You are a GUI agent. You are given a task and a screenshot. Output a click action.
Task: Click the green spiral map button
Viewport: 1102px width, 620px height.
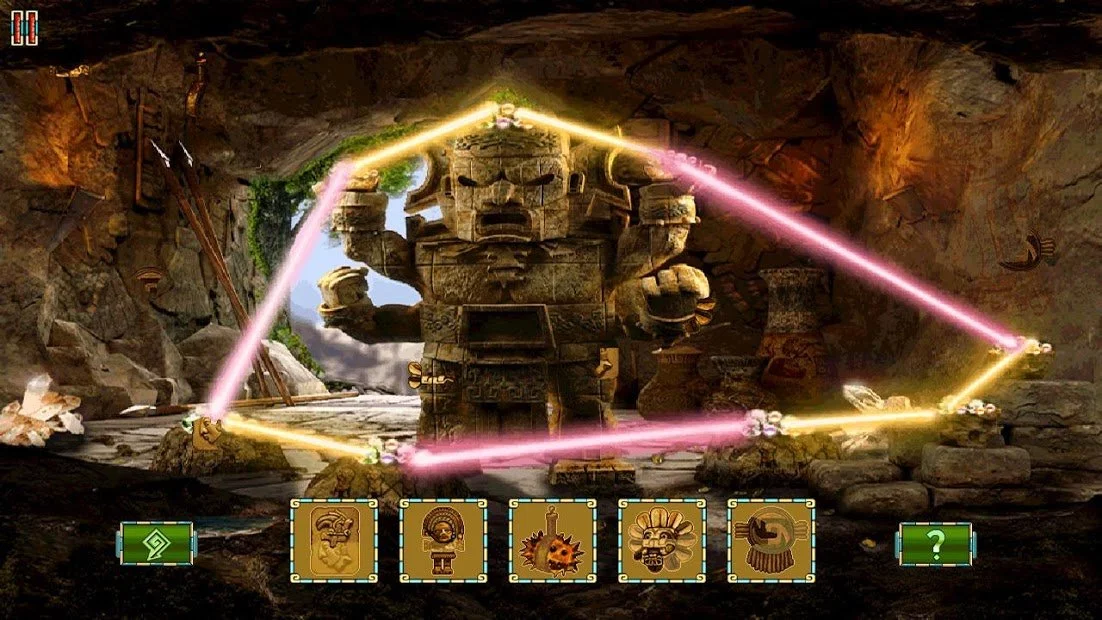(157, 543)
